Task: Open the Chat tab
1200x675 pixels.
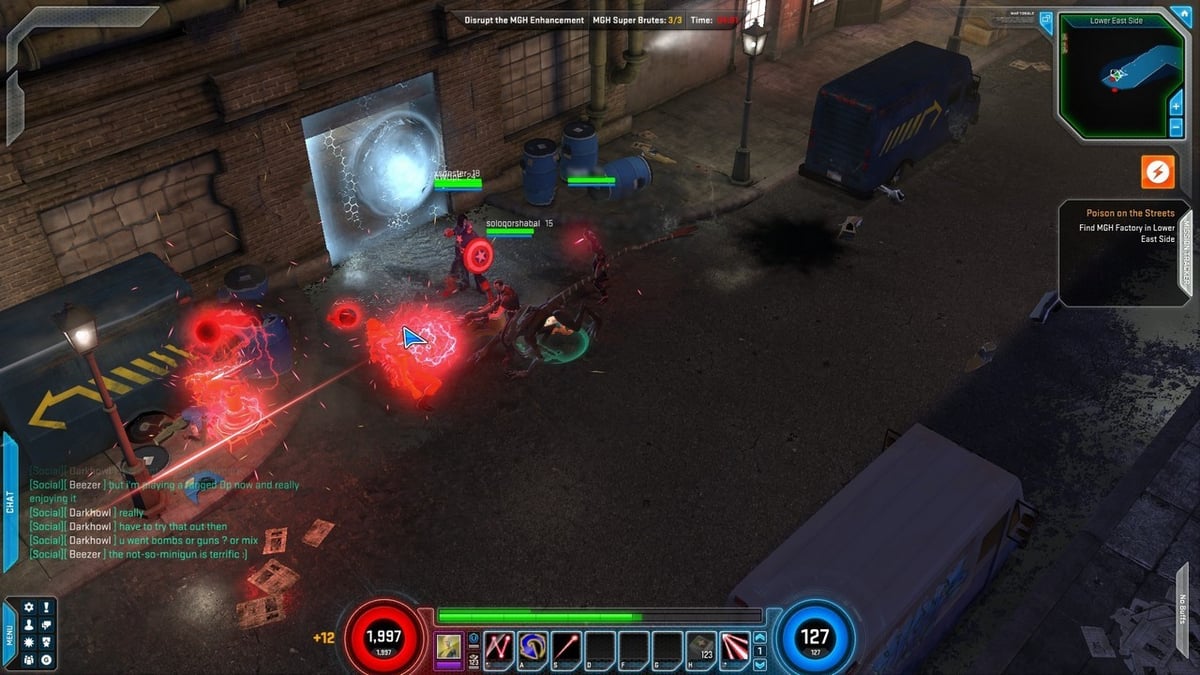Action: pyautogui.click(x=10, y=502)
